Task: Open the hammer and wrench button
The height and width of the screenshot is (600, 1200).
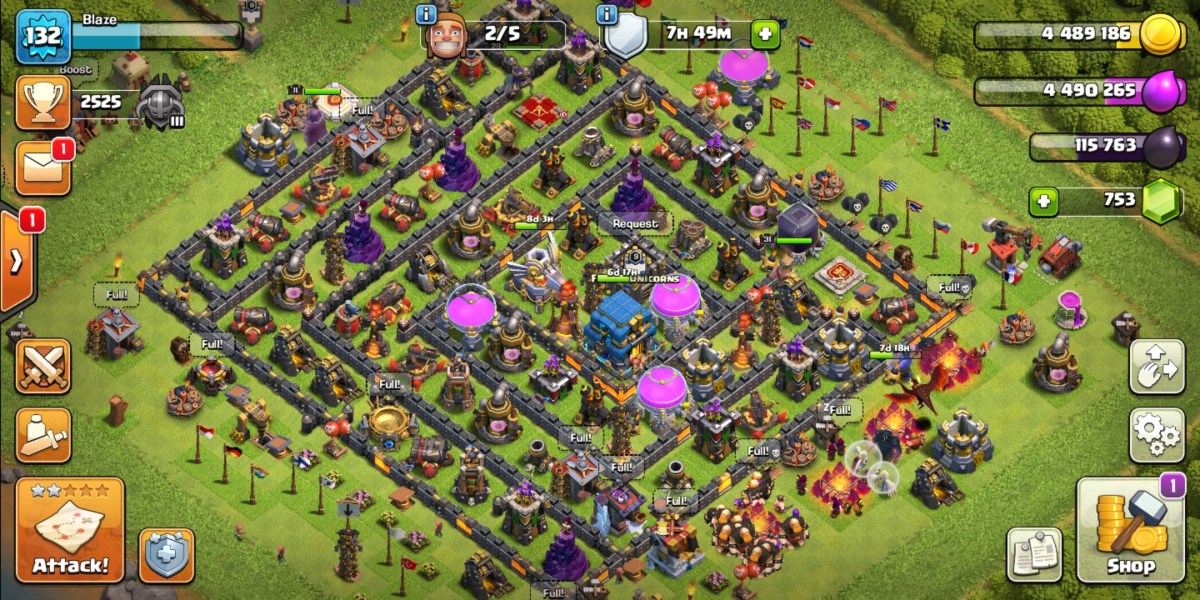Action: [x=43, y=434]
